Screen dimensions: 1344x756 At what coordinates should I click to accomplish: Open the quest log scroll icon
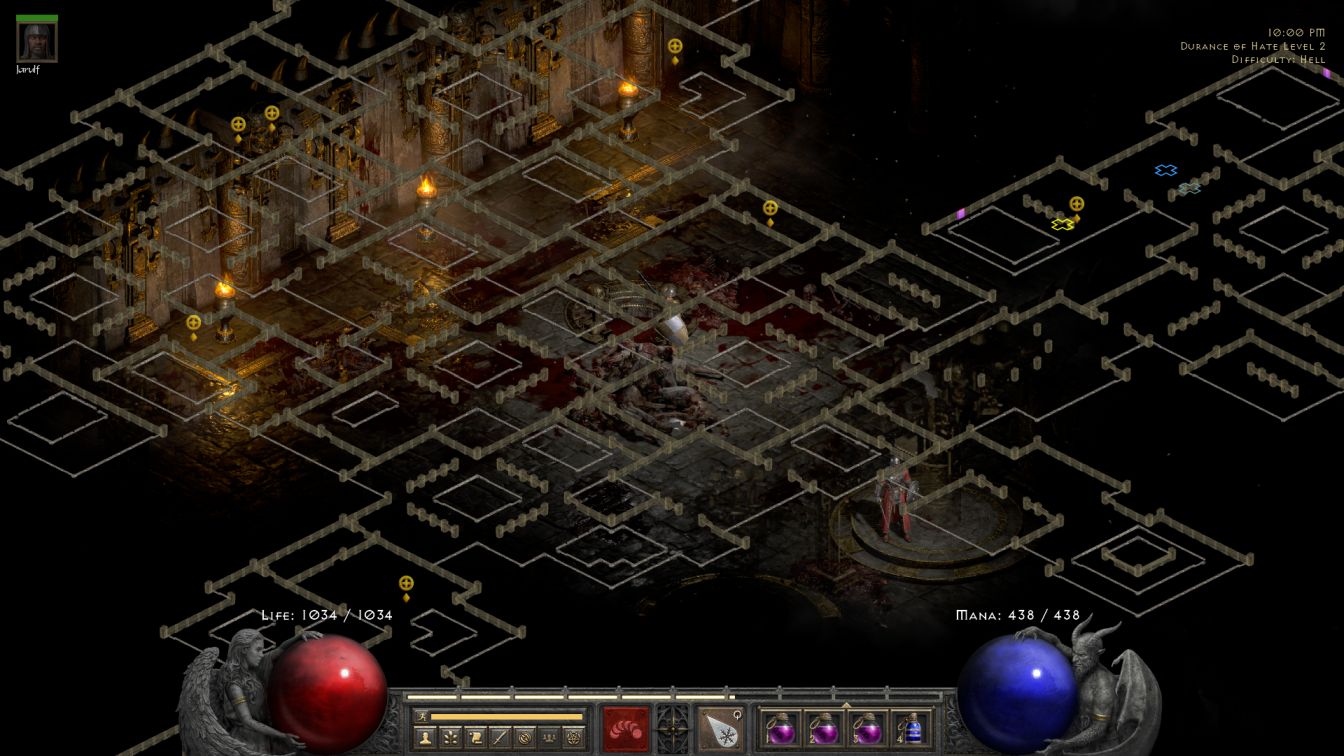(x=475, y=737)
